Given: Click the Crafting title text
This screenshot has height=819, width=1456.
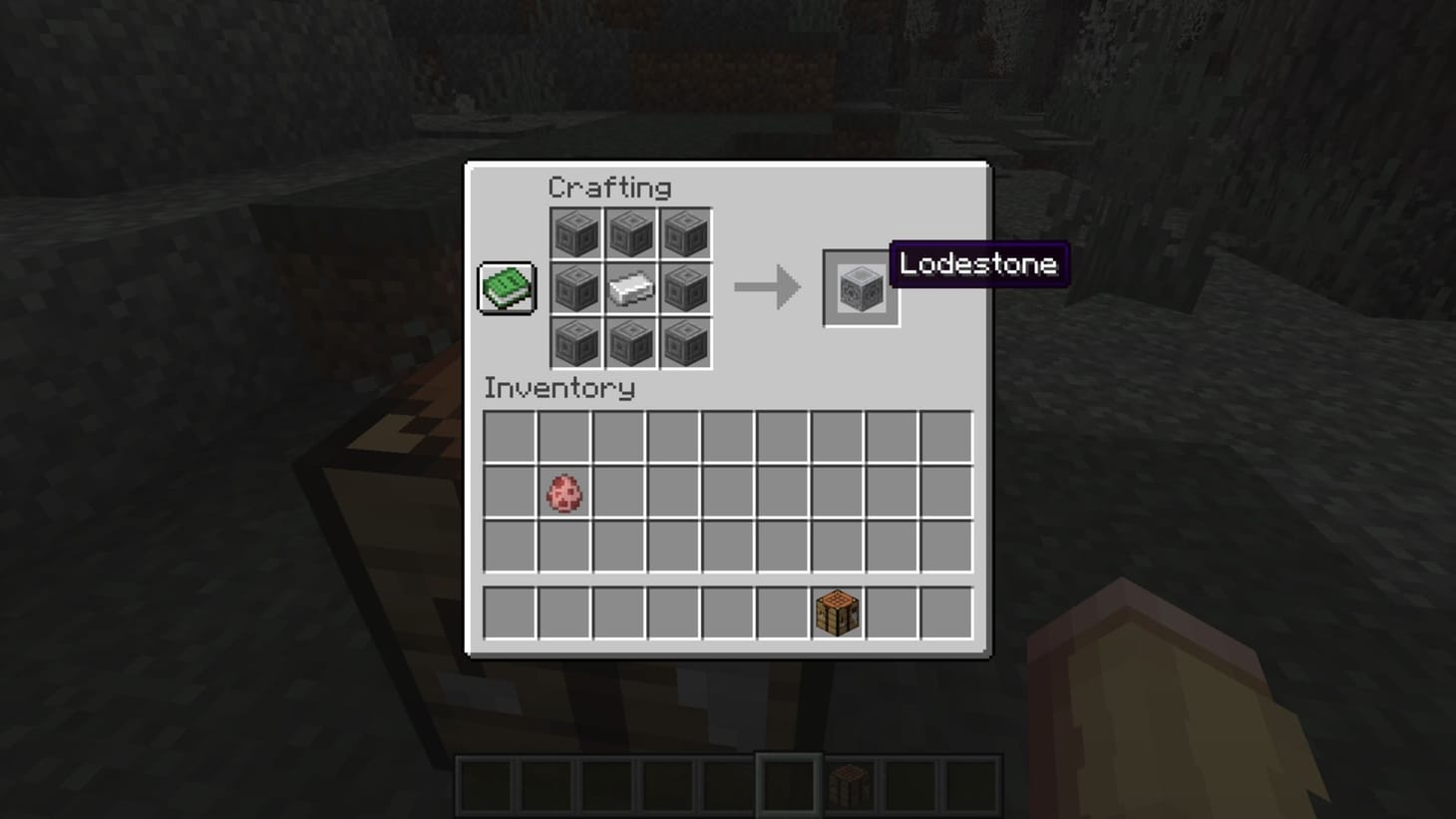Looking at the screenshot, I should (x=610, y=188).
